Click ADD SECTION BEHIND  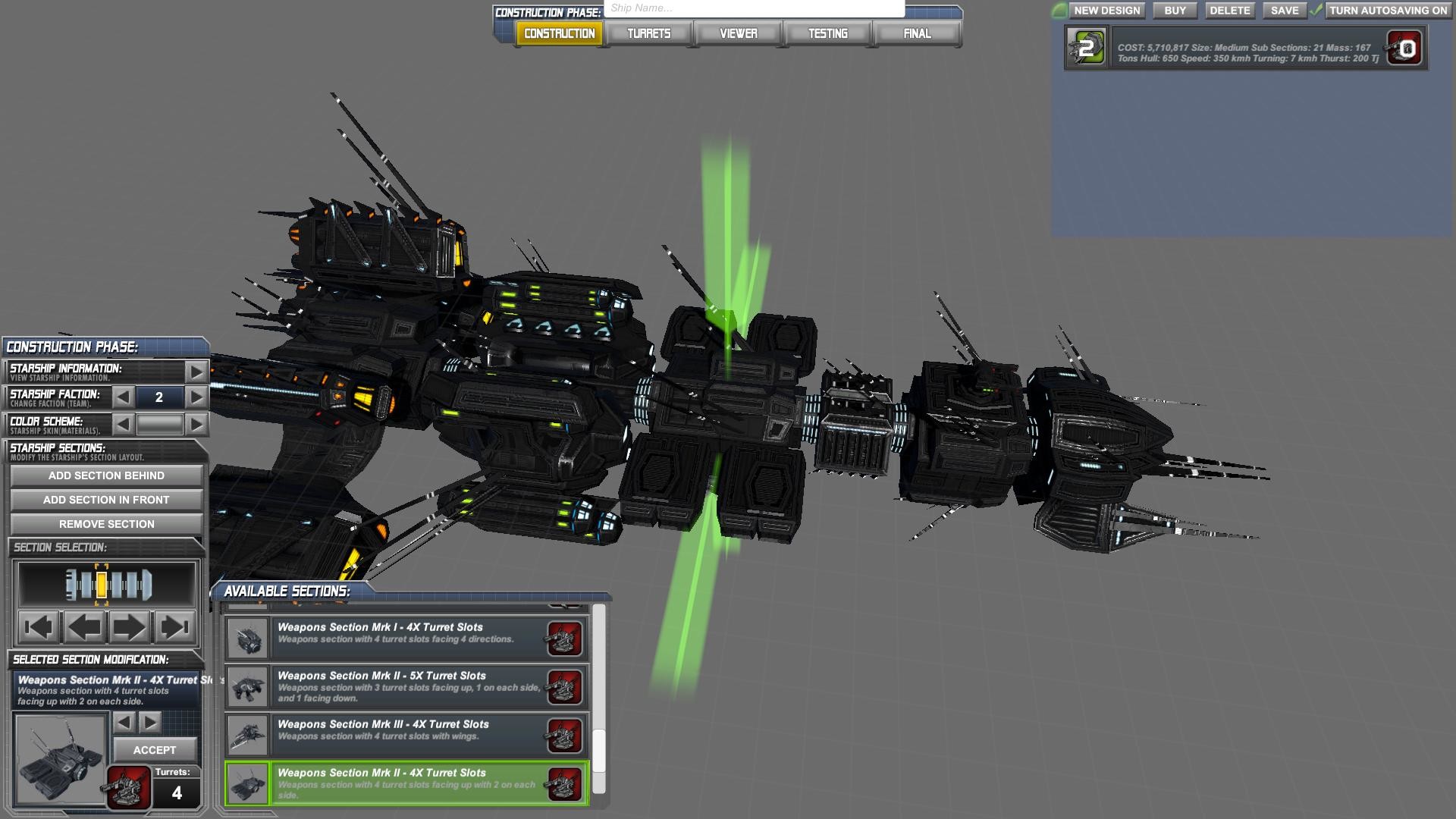pos(105,475)
